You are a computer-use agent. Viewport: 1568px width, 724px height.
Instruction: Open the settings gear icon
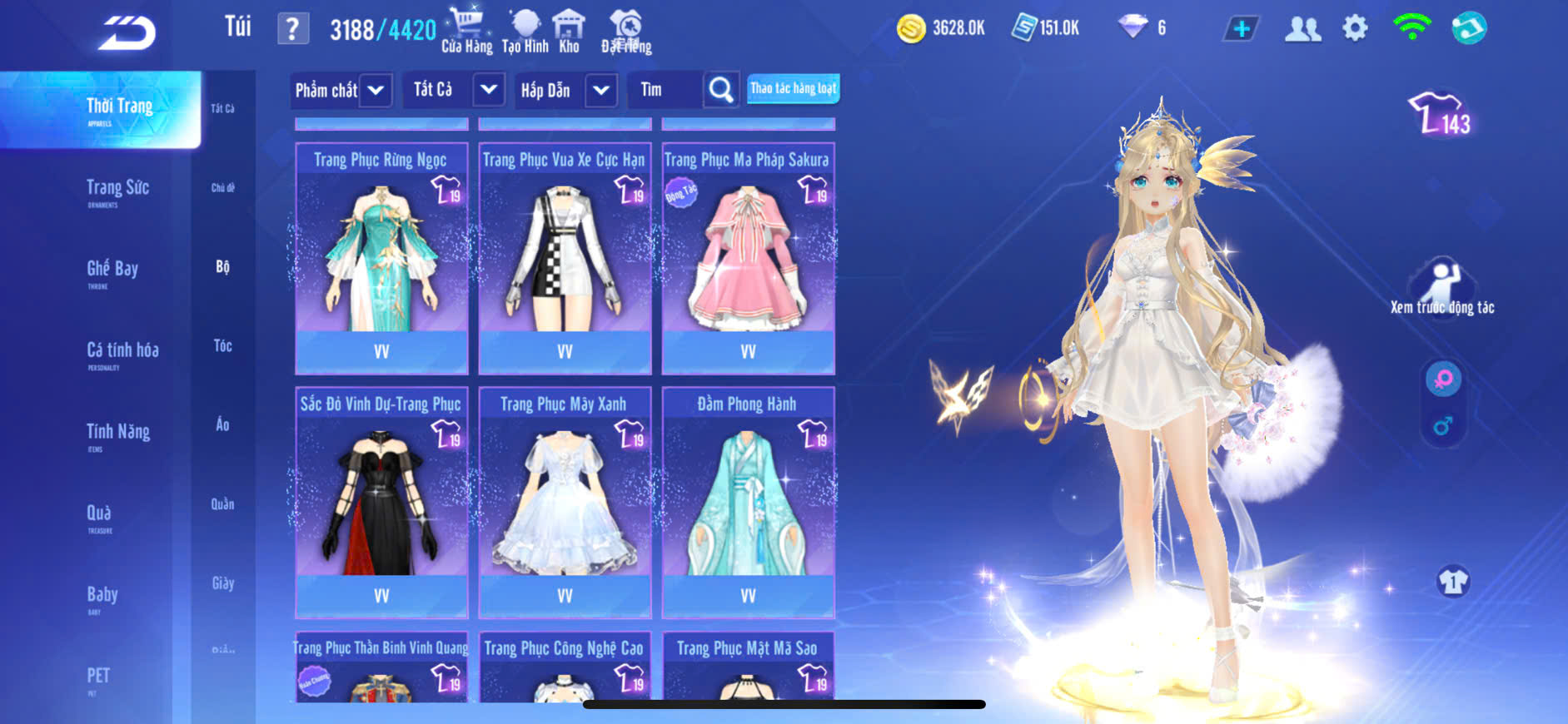[1355, 29]
